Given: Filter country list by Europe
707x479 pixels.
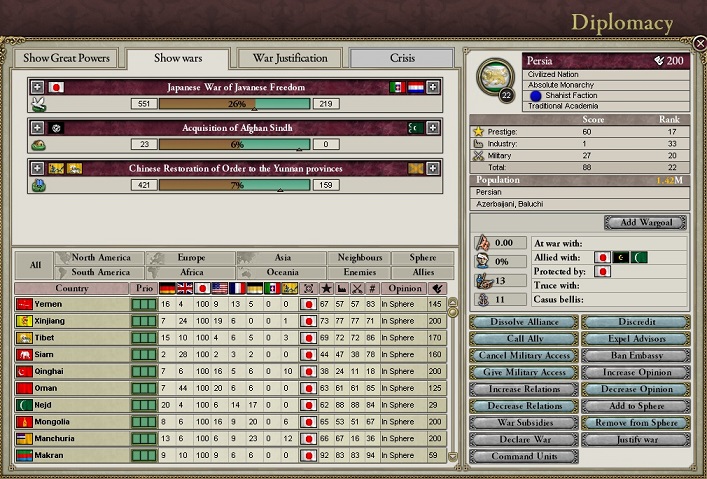Looking at the screenshot, I should pos(190,258).
